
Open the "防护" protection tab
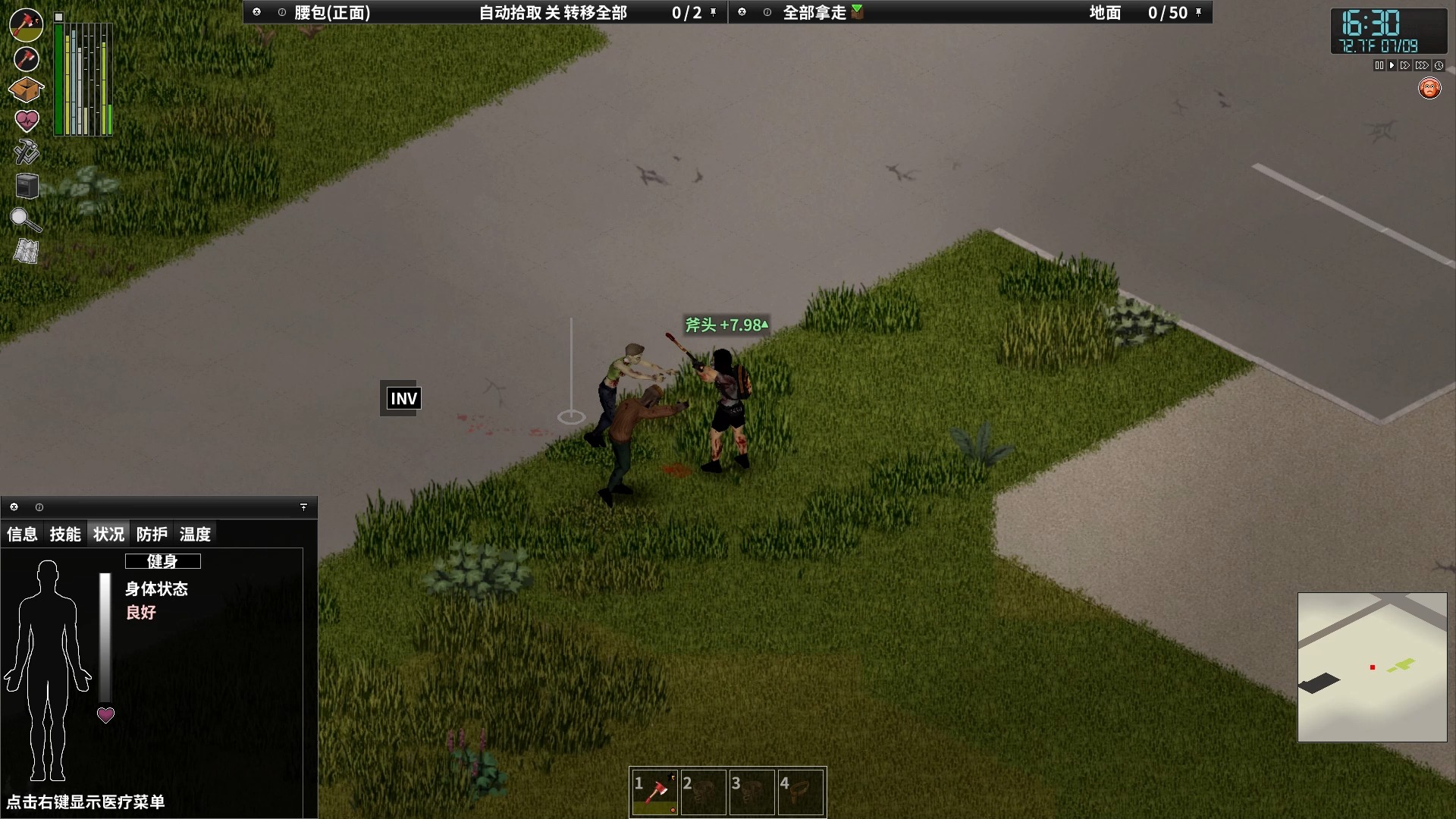point(152,535)
